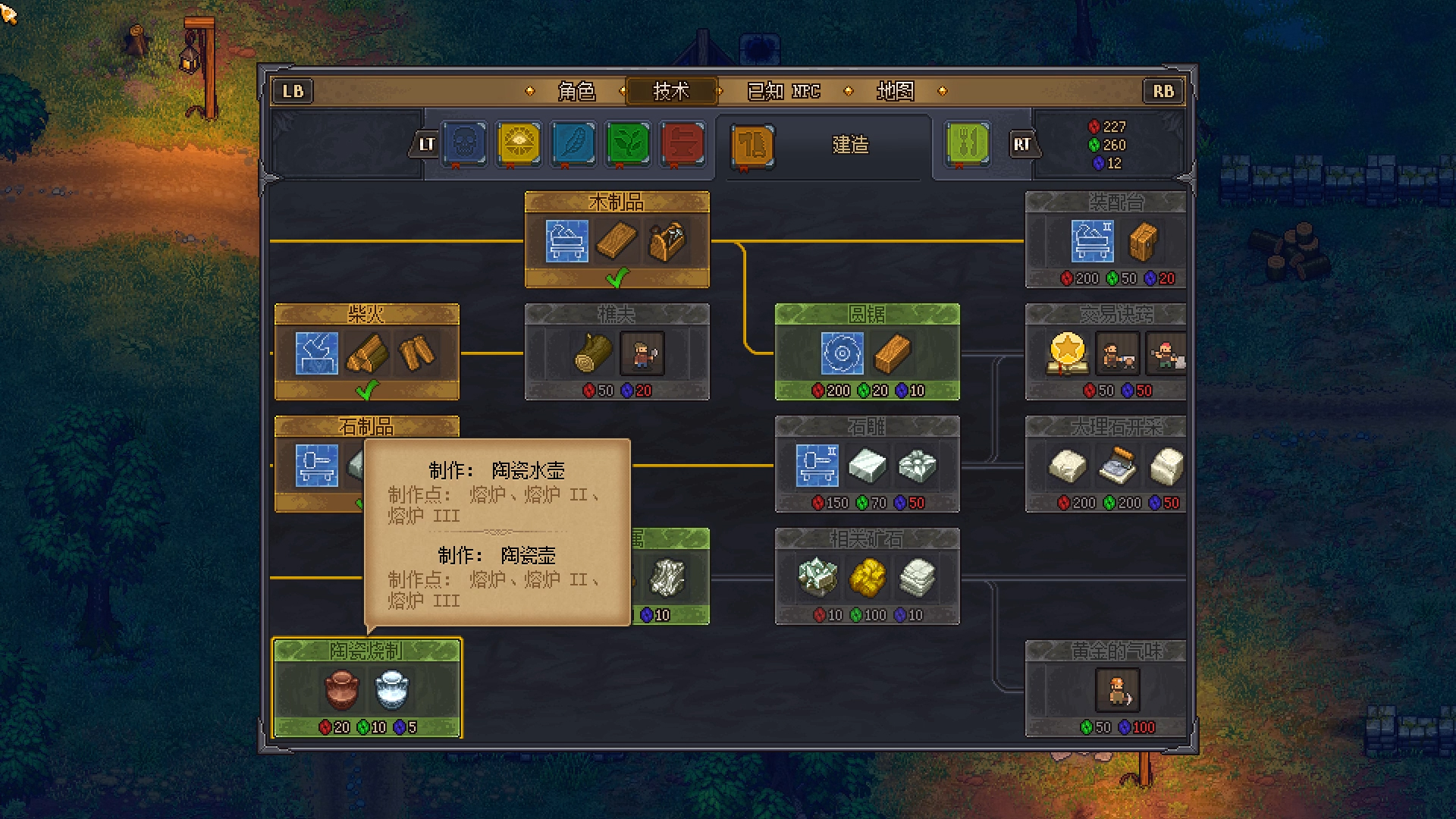Select the 石雕 technology node
The width and height of the screenshot is (1456, 819).
[x=867, y=464]
